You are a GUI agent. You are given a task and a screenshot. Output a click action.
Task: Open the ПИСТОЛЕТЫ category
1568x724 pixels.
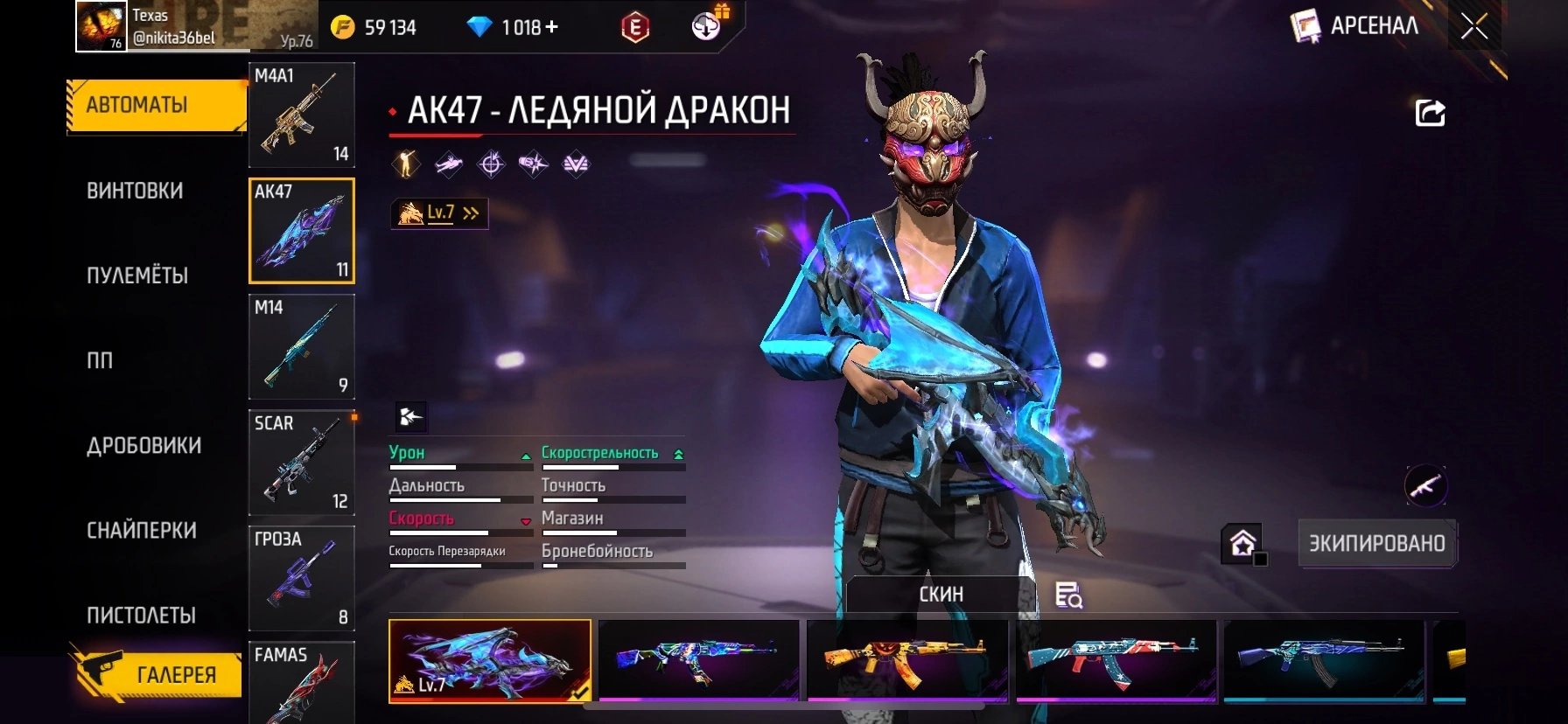[x=141, y=616]
